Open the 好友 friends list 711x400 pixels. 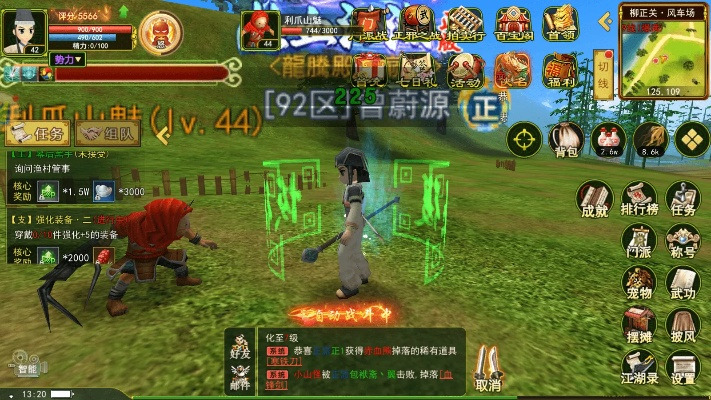[x=239, y=344]
